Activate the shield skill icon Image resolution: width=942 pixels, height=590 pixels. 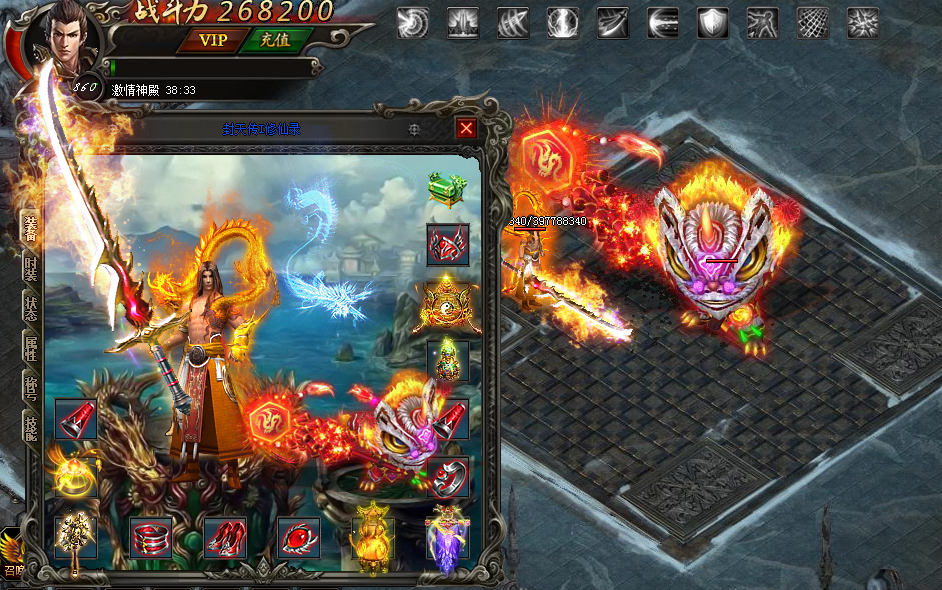713,22
